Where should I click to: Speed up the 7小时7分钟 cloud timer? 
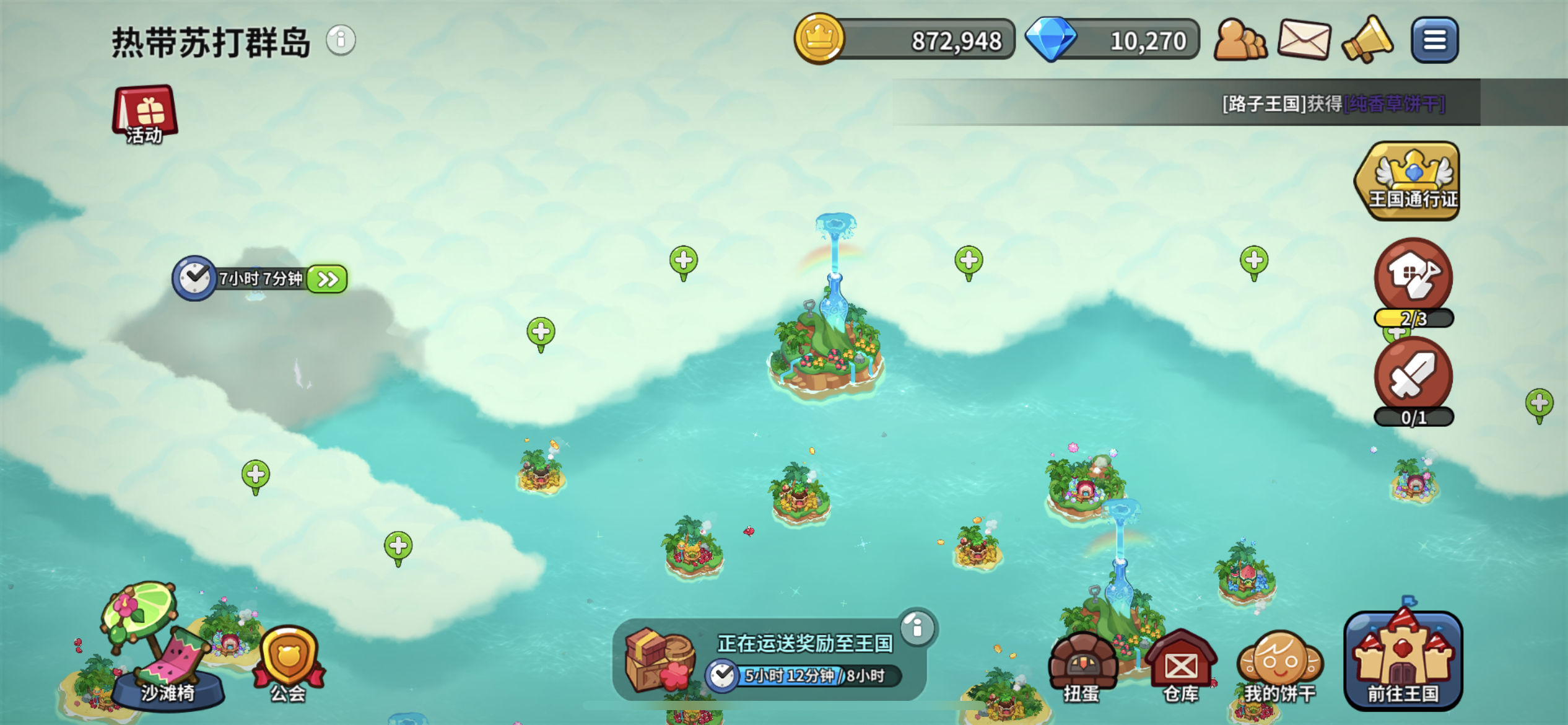[328, 279]
